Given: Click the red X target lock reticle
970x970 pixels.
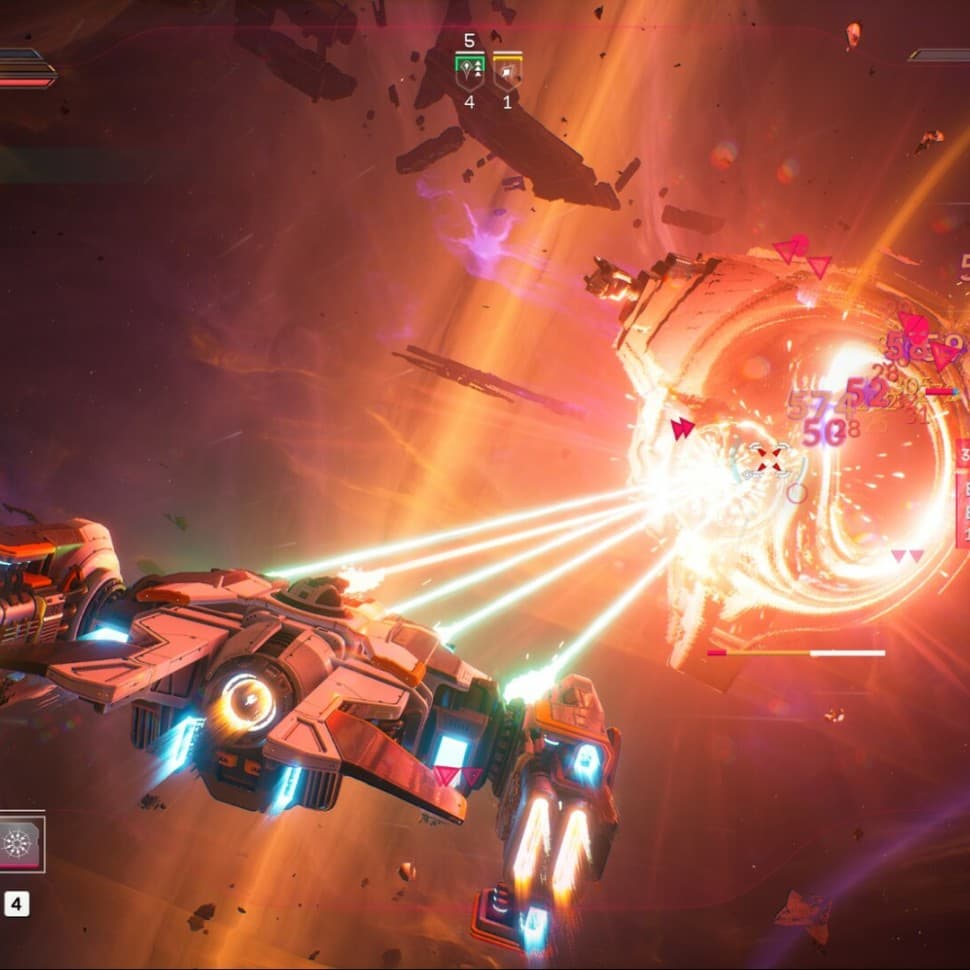Looking at the screenshot, I should click(768, 460).
